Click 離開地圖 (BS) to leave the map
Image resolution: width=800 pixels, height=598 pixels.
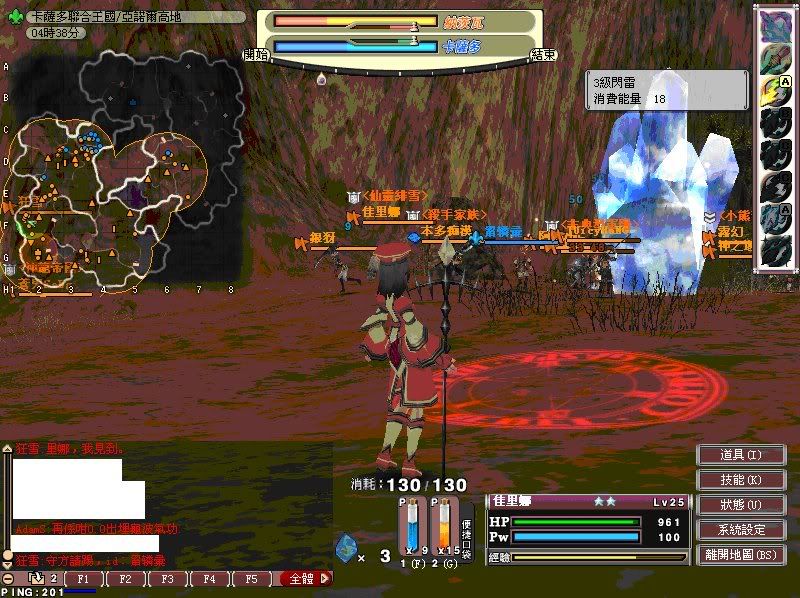[x=740, y=555]
